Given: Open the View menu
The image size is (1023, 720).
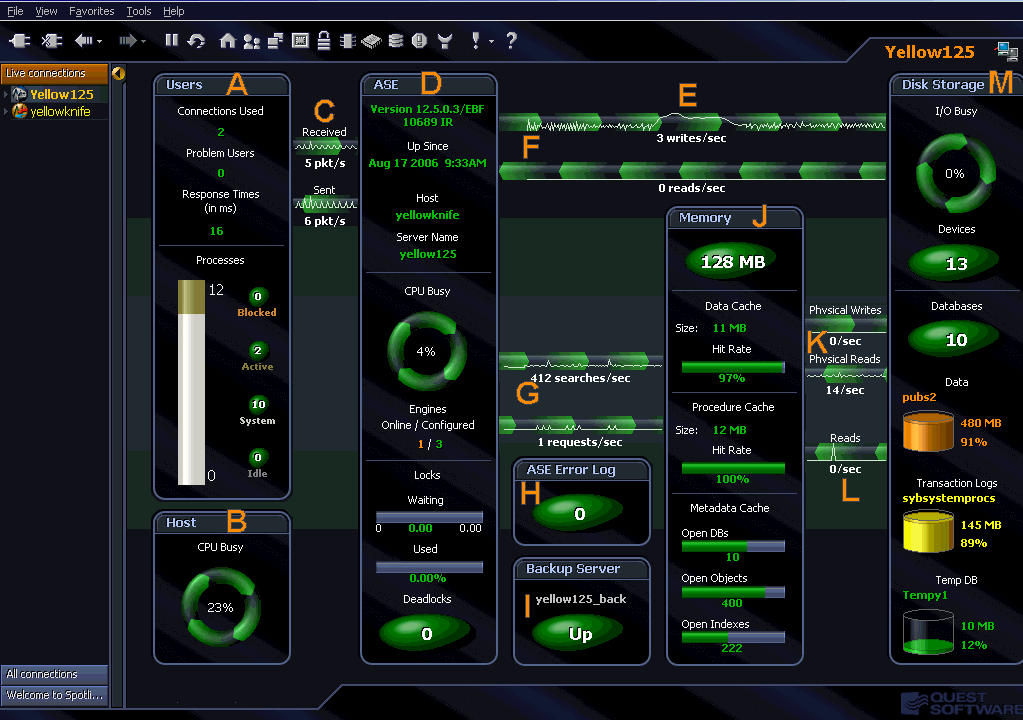Looking at the screenshot, I should 46,11.
